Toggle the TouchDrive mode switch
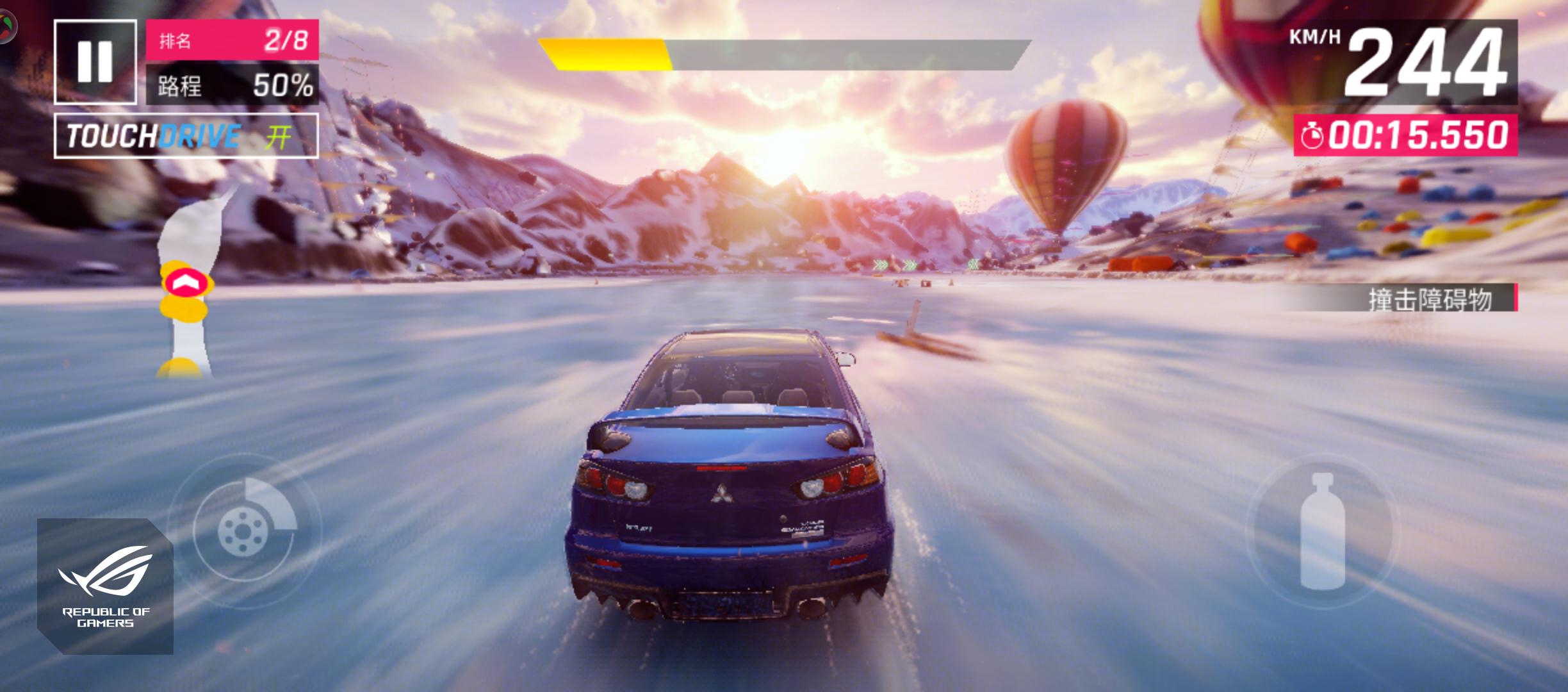Image resolution: width=1568 pixels, height=692 pixels. tap(186, 136)
